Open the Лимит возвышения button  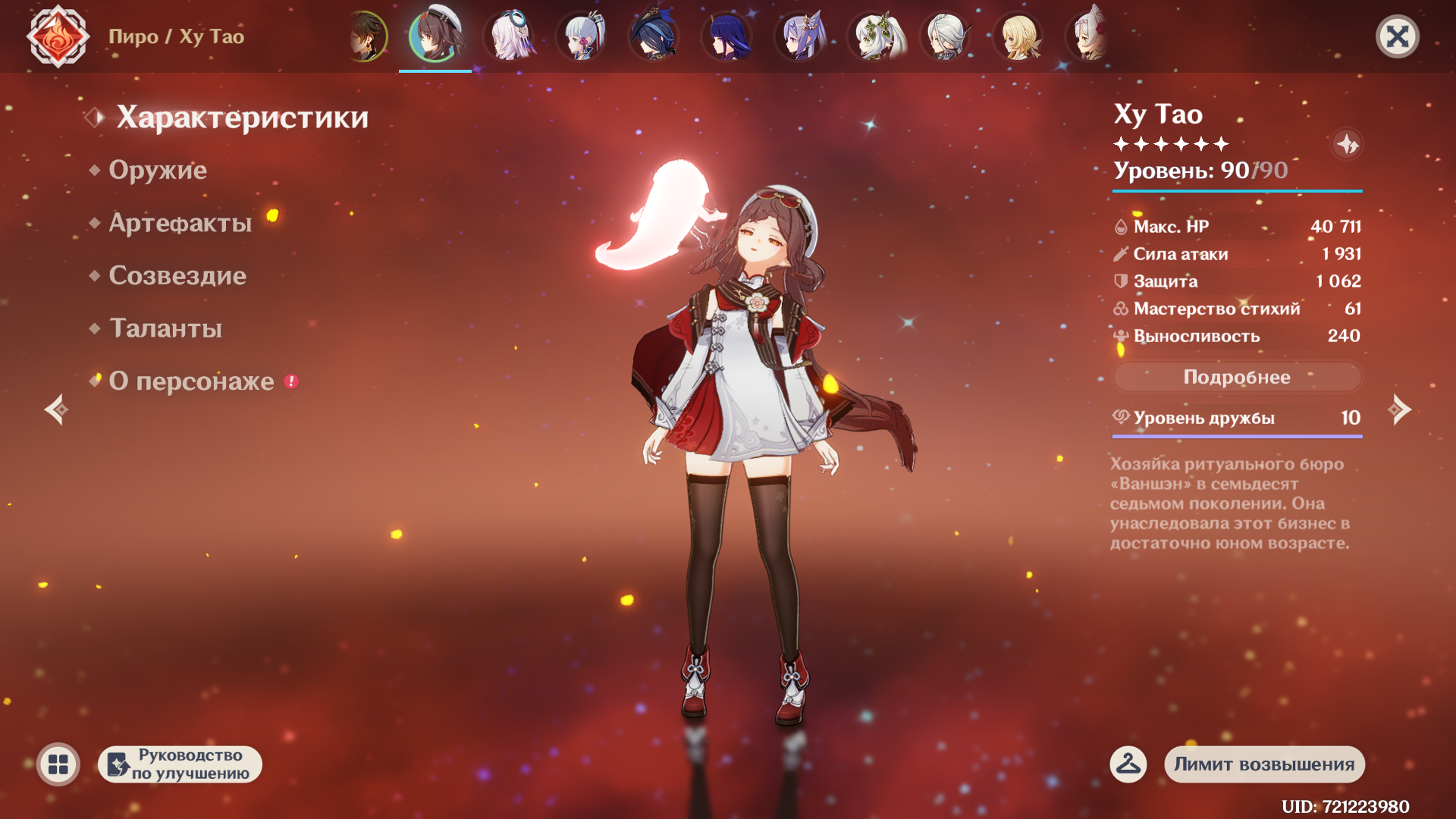coord(1264,764)
